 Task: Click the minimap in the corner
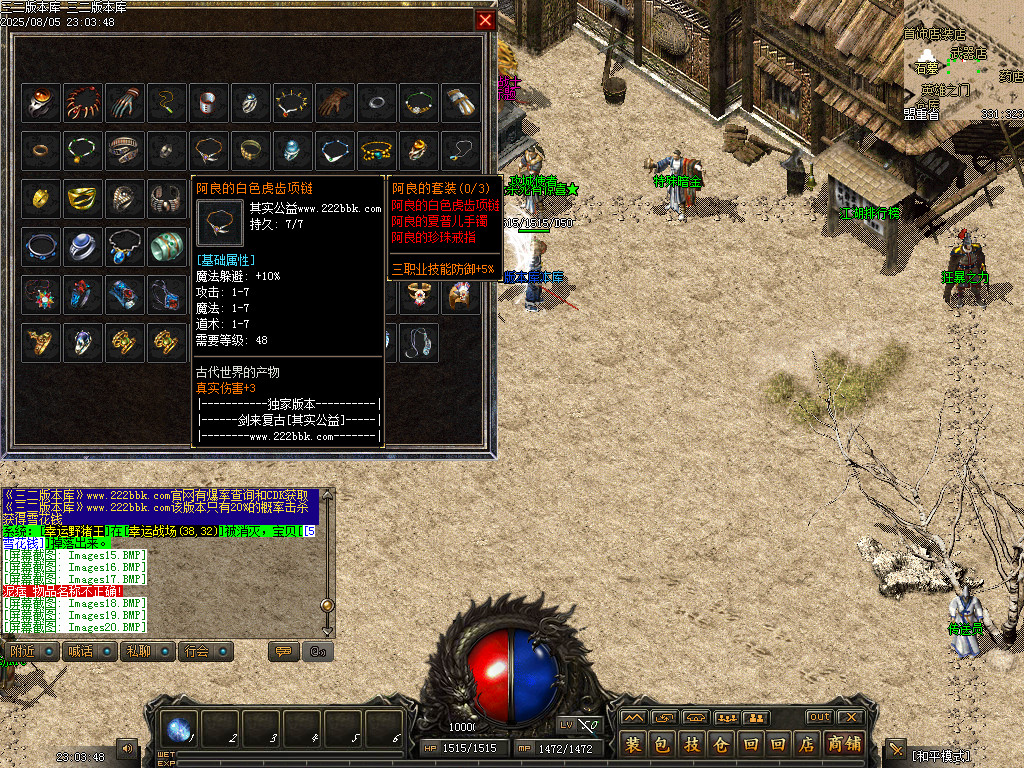pyautogui.click(x=964, y=60)
